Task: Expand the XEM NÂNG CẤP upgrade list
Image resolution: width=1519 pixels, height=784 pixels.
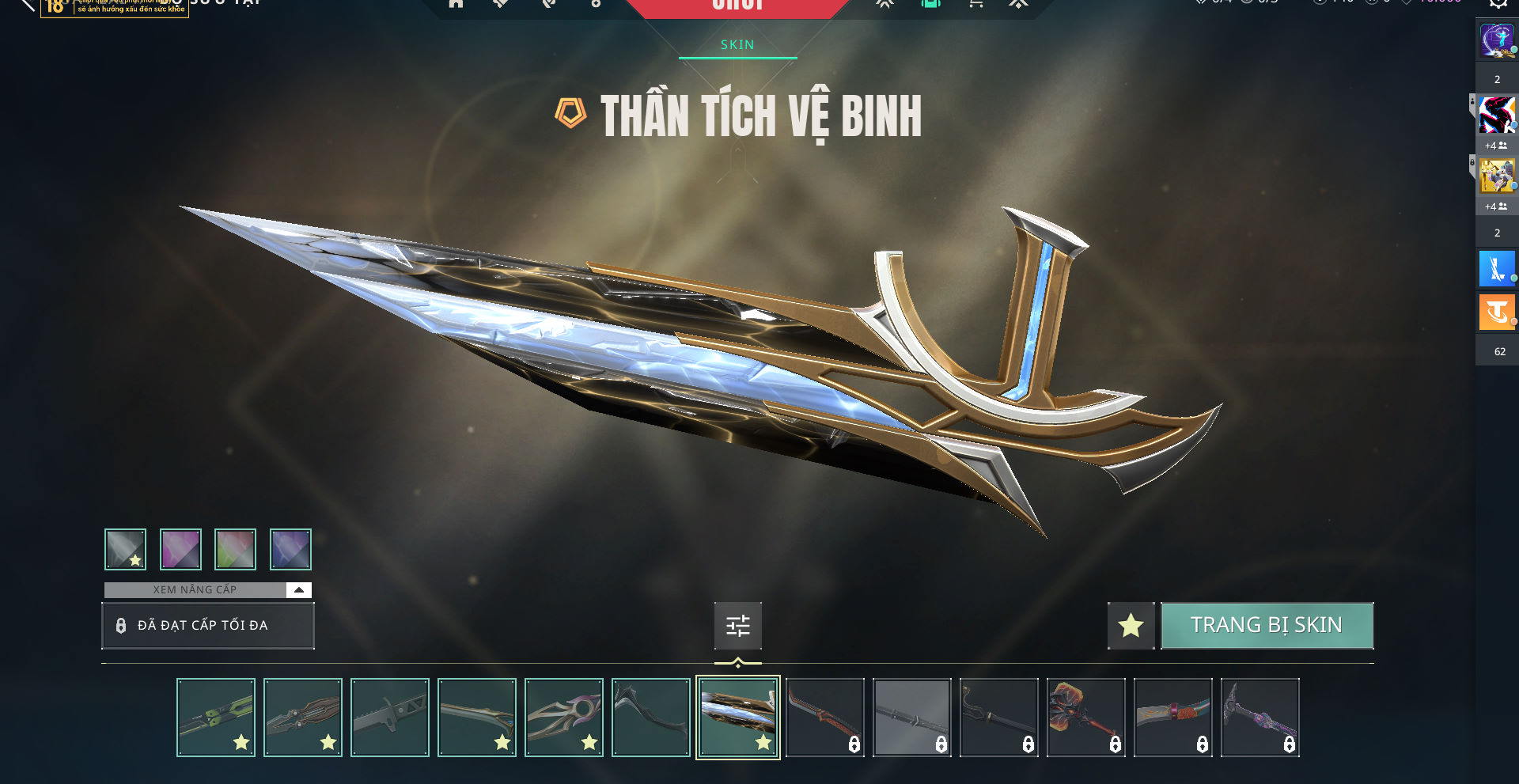Action: (298, 589)
